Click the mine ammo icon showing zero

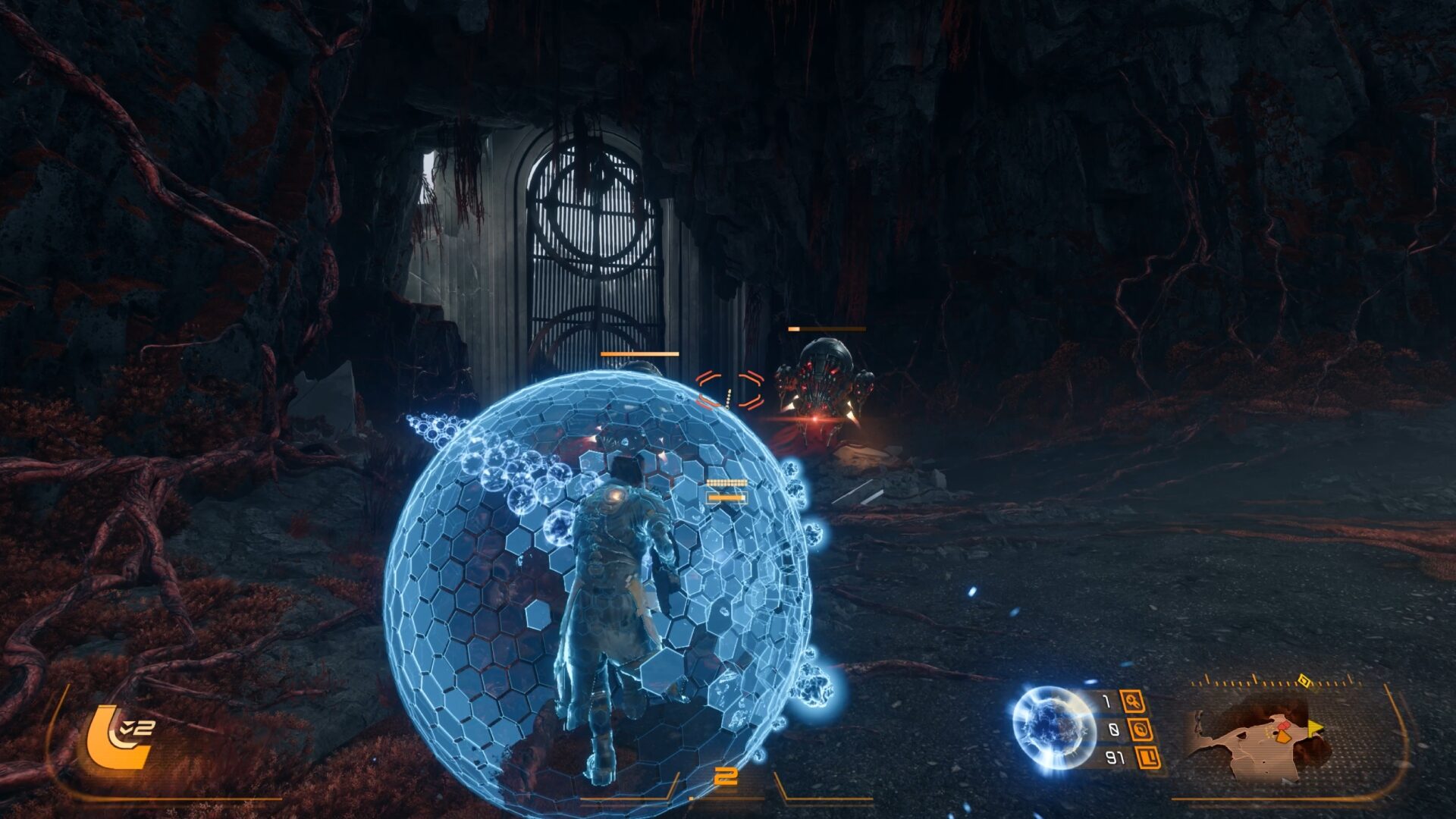pos(1141,730)
